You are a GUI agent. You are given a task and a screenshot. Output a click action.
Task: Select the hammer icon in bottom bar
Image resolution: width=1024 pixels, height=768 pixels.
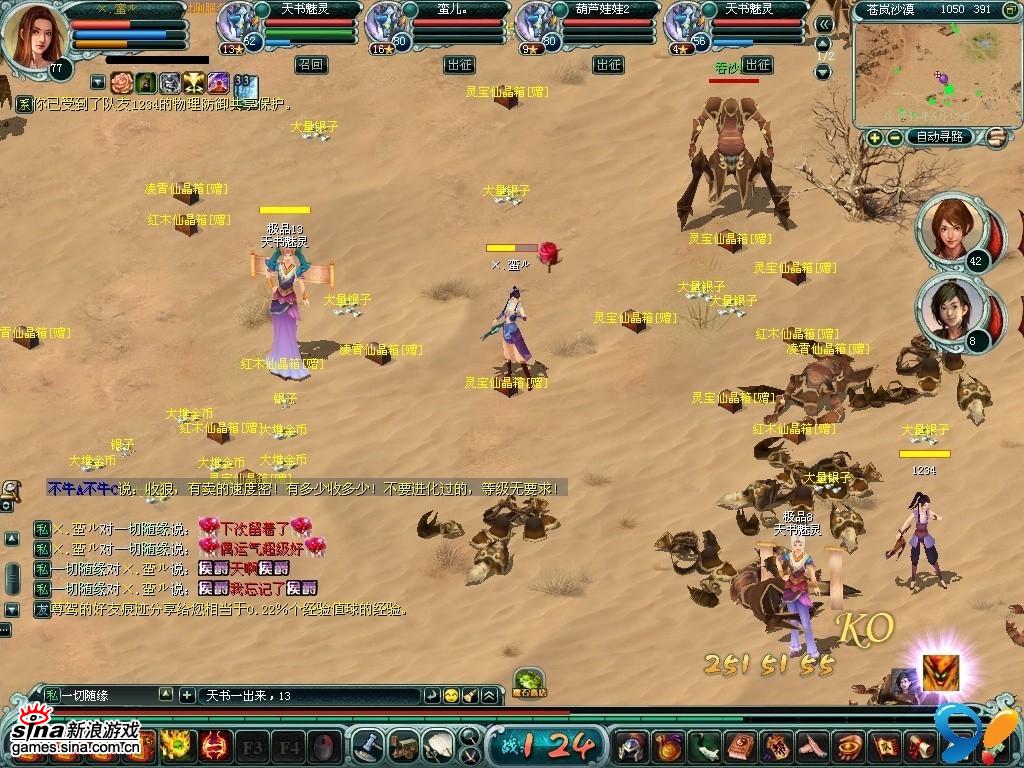pos(370,744)
